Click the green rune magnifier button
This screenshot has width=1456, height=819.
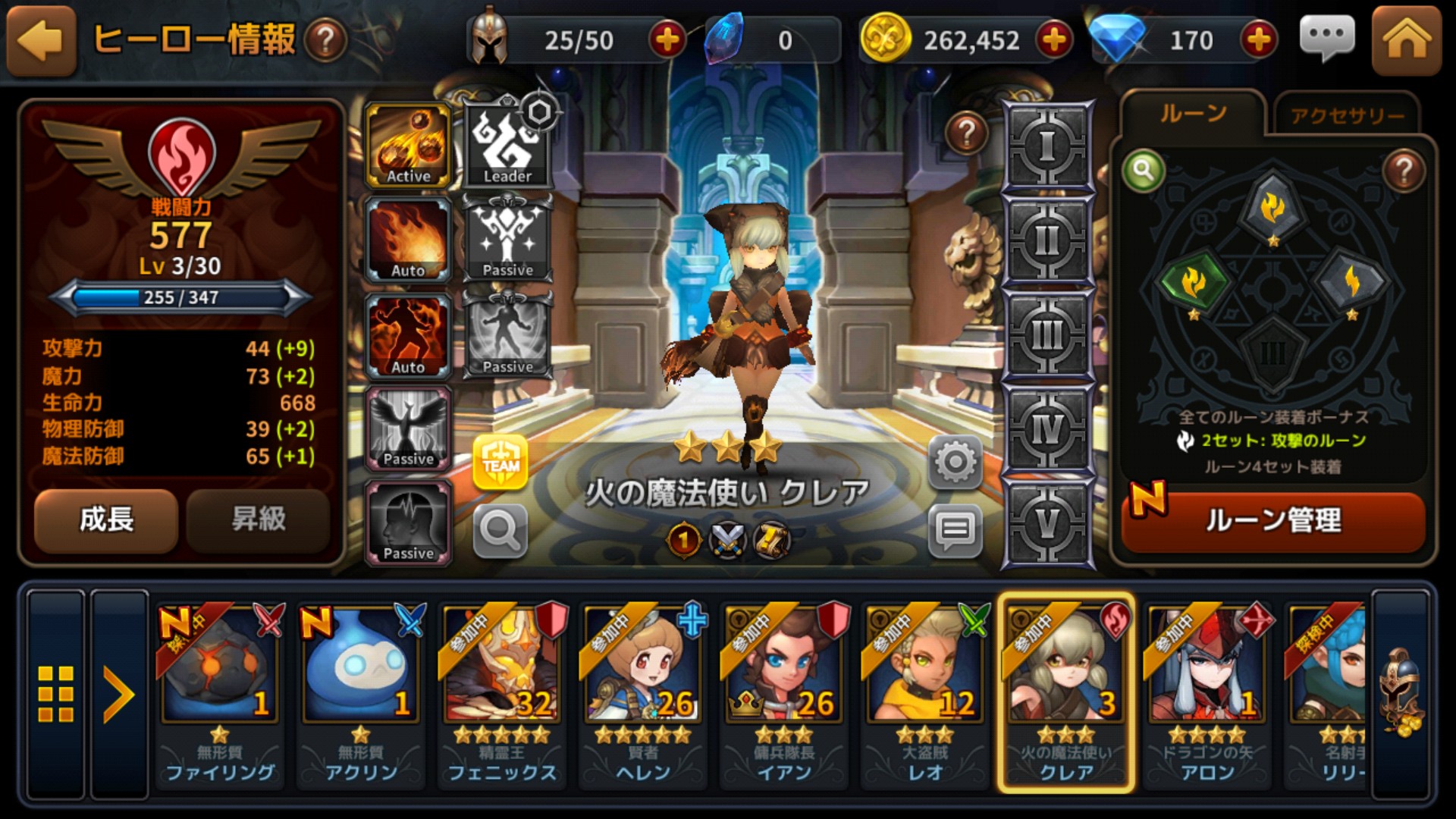click(1144, 171)
